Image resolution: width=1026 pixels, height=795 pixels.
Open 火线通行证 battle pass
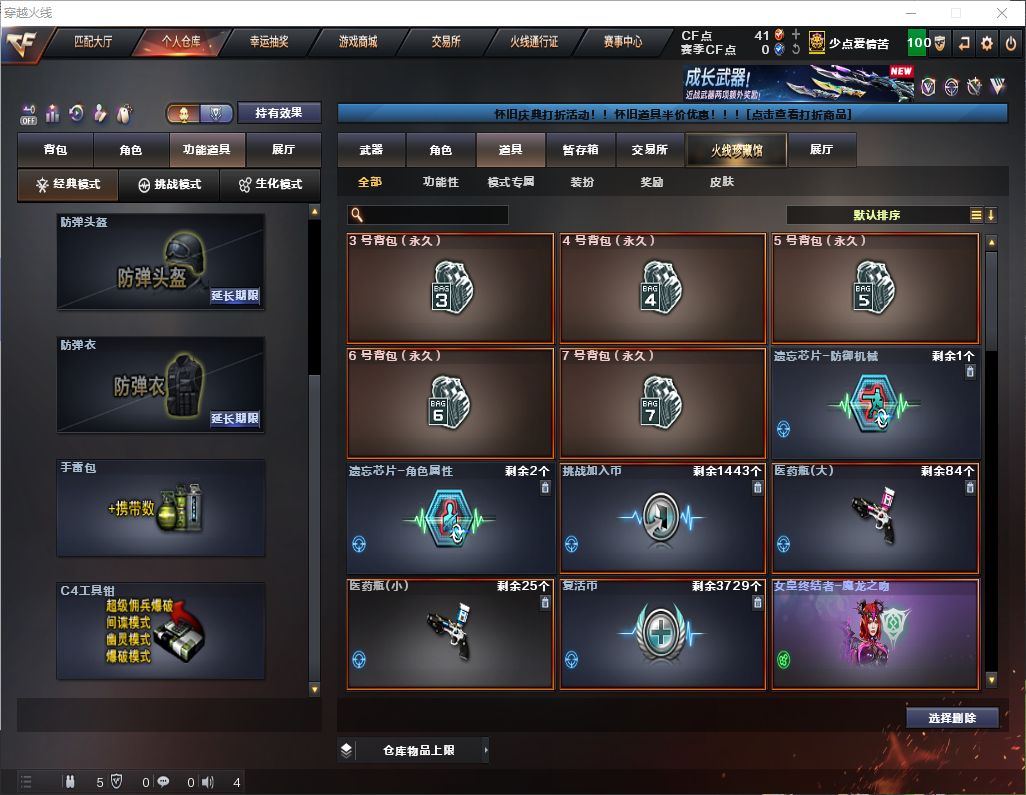point(534,42)
